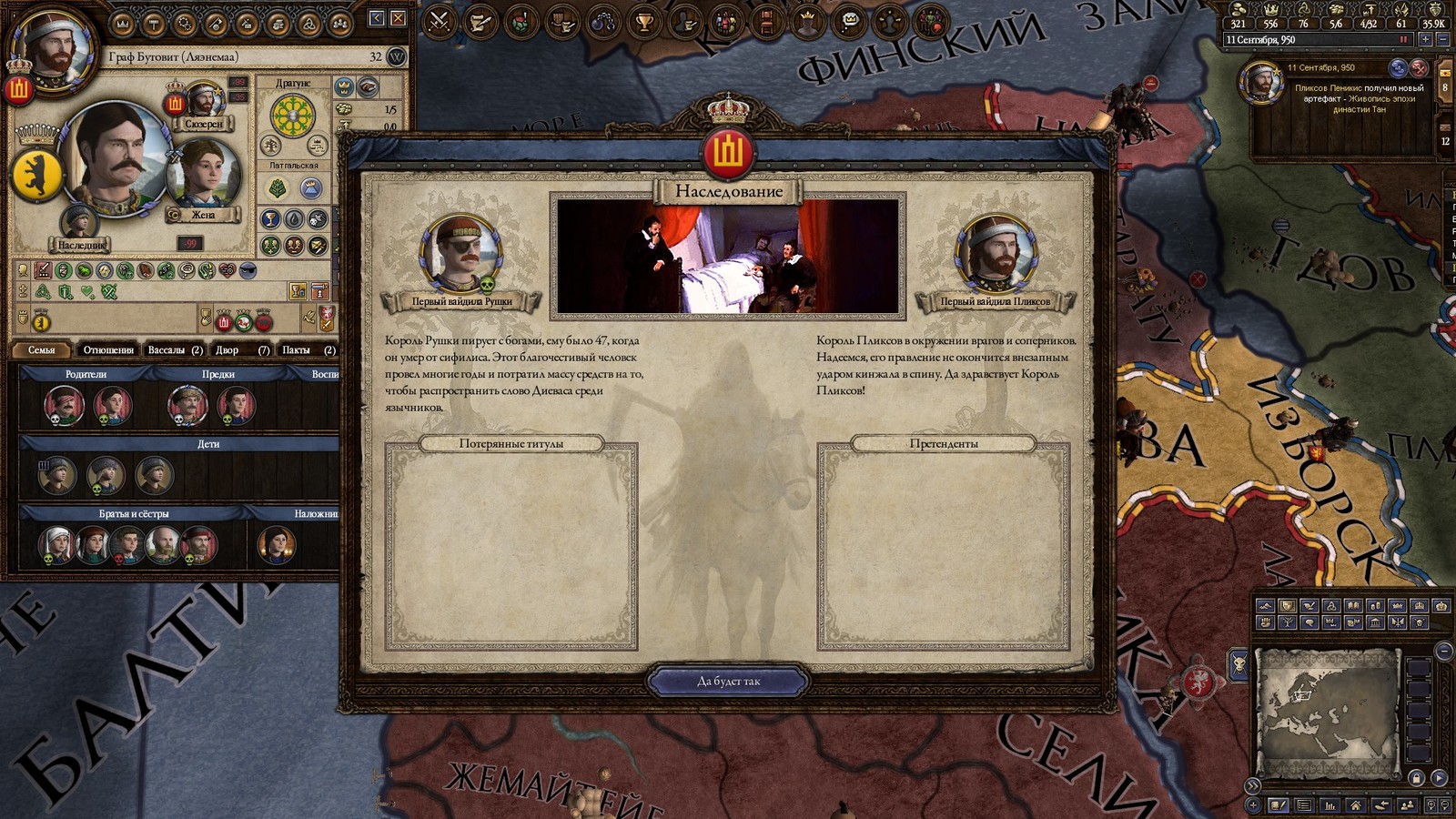Open the Вассалы tab
Screen dimensions: 1456x819
coord(175,349)
